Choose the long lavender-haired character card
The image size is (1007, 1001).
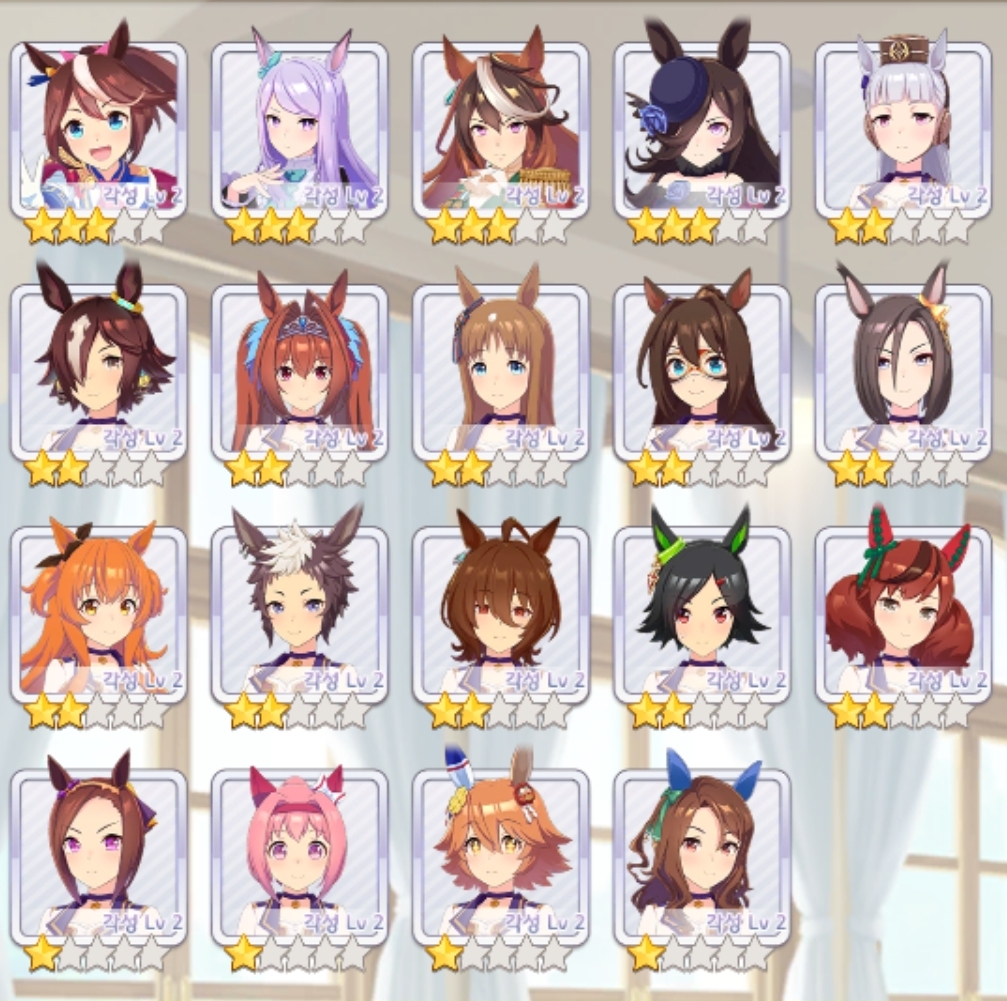(300, 130)
